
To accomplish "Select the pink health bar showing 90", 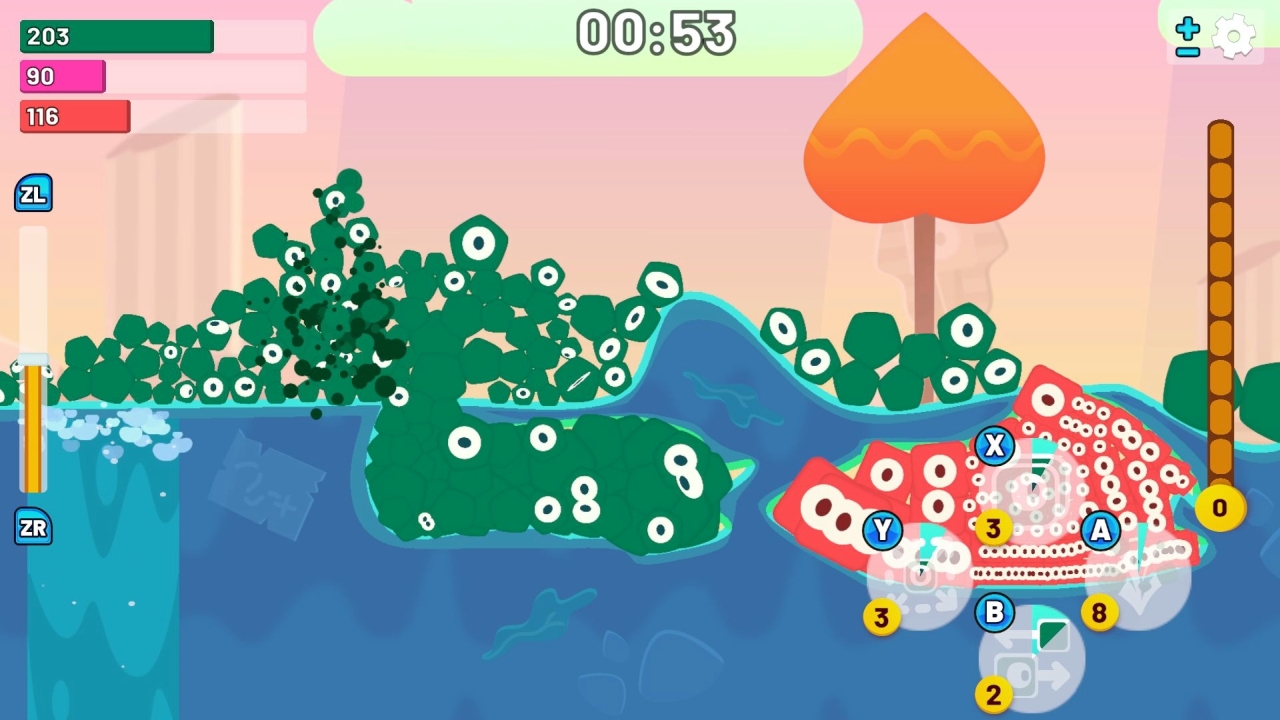I will click(62, 76).
